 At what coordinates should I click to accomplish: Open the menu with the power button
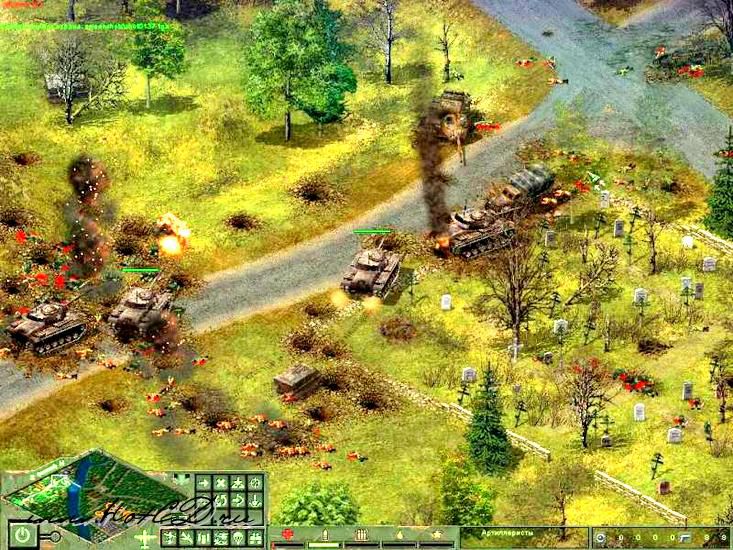(x=23, y=535)
